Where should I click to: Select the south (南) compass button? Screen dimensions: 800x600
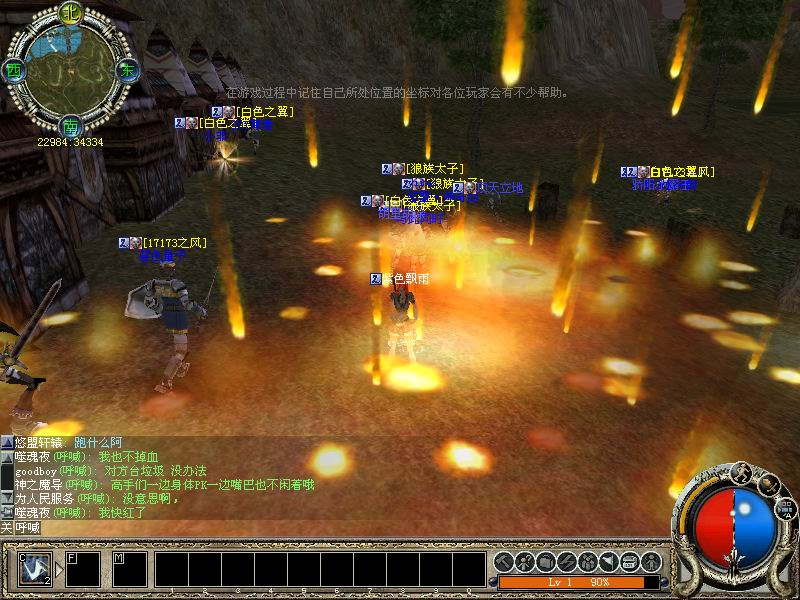click(70, 127)
